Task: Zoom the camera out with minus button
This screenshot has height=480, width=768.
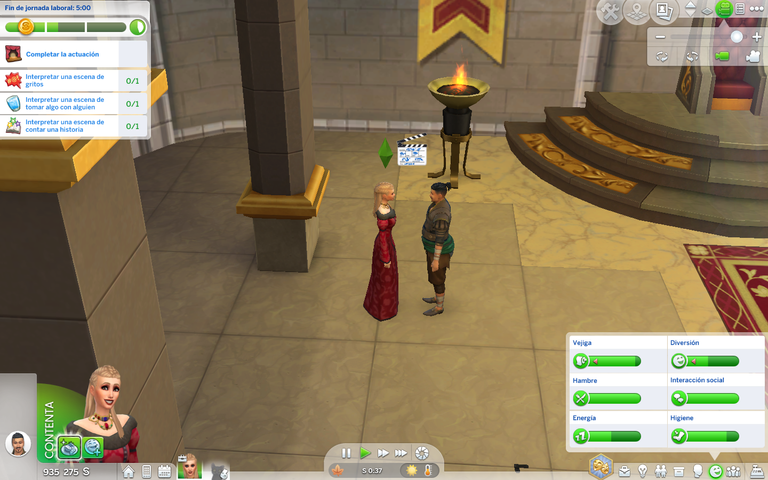Action: click(x=661, y=37)
